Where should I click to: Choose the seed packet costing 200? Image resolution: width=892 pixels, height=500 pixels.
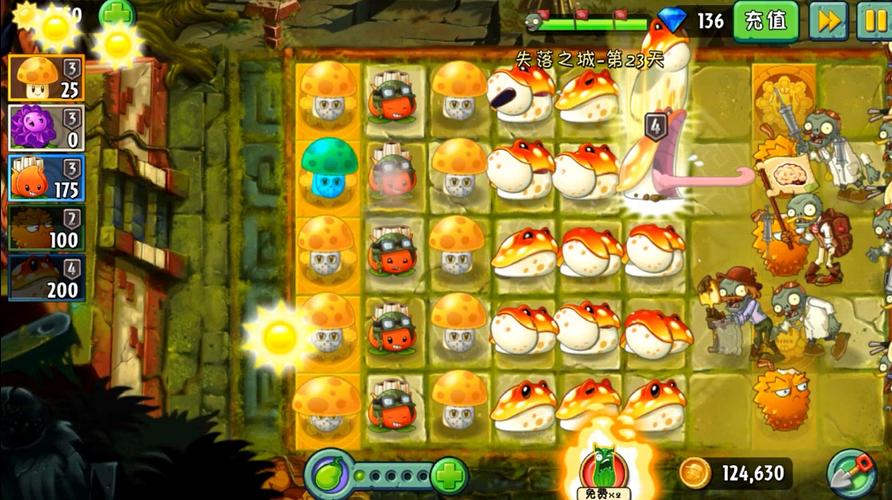tap(45, 278)
